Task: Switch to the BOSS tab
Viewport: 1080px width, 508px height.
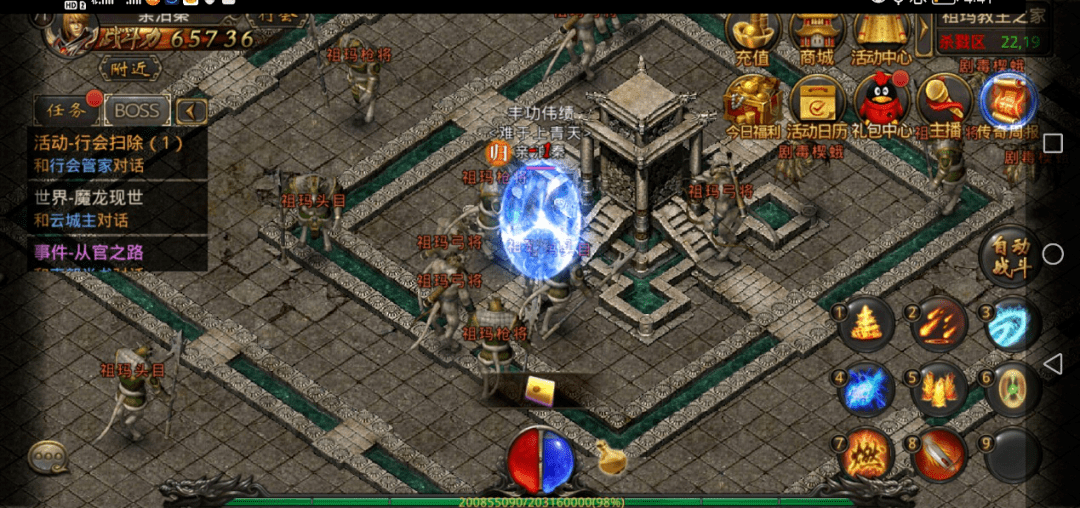Action: pos(137,110)
